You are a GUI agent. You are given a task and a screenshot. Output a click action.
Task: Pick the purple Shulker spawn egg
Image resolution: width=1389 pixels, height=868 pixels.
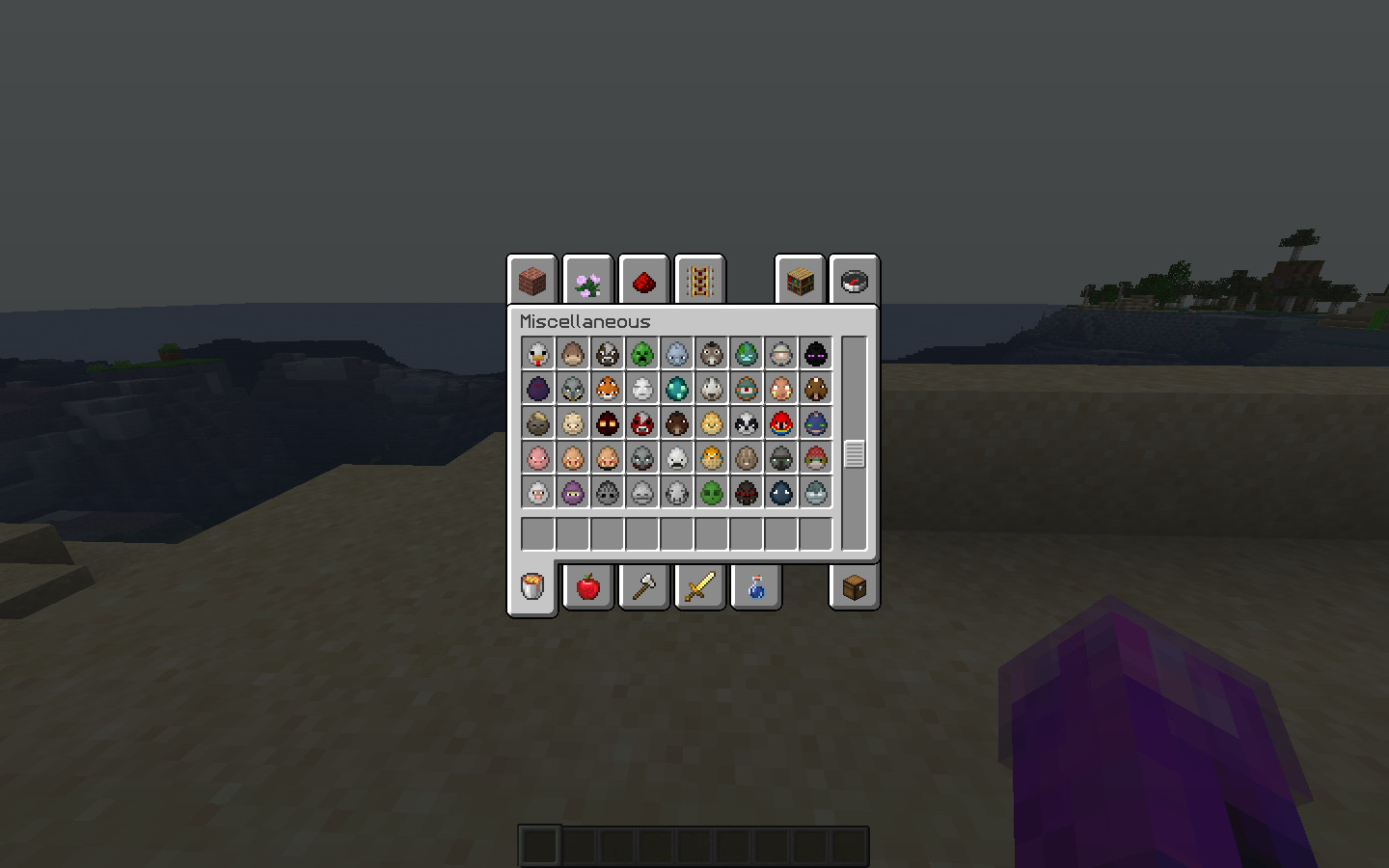(572, 492)
